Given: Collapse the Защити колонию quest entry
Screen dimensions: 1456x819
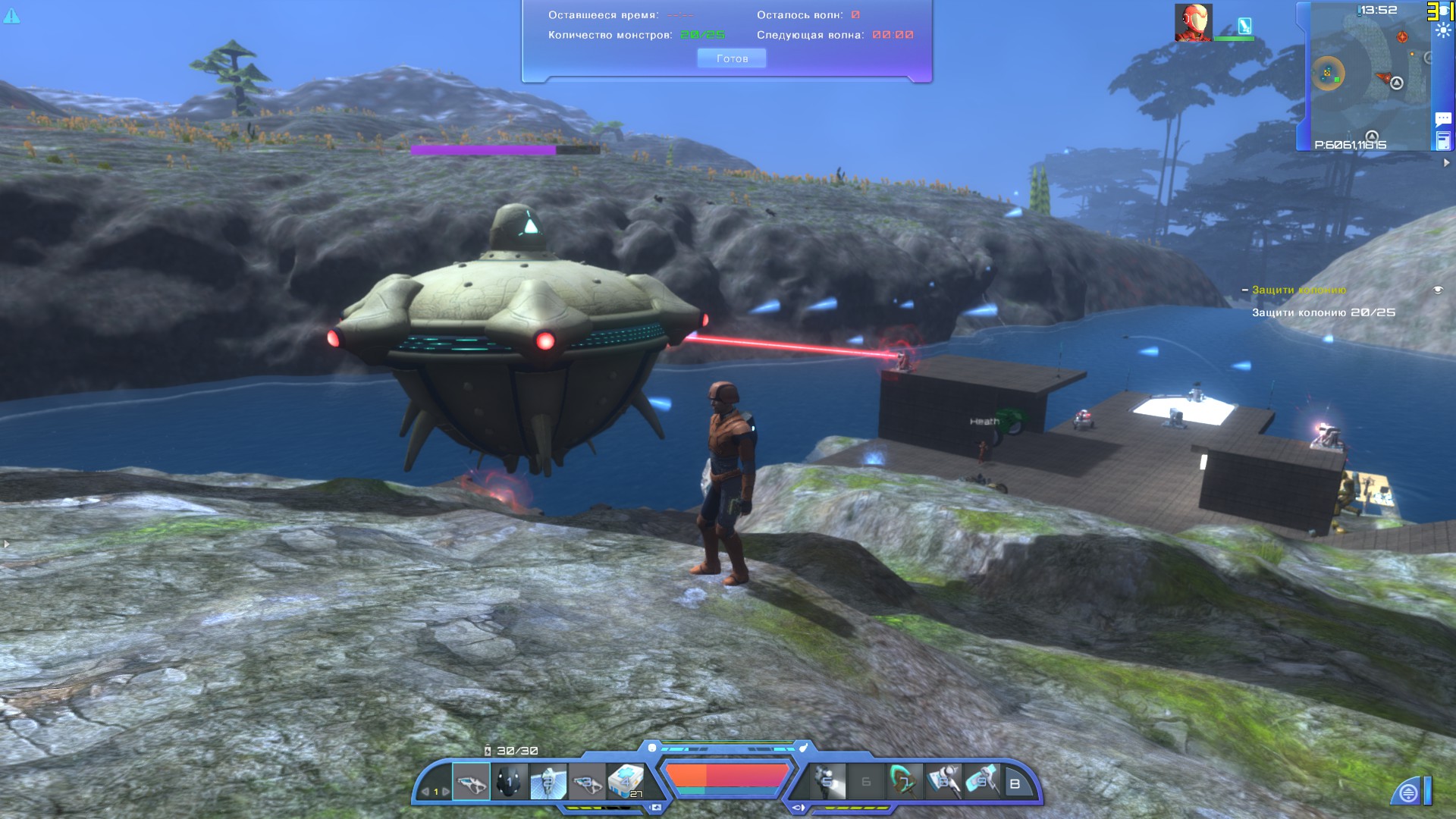Looking at the screenshot, I should pos(1245,290).
